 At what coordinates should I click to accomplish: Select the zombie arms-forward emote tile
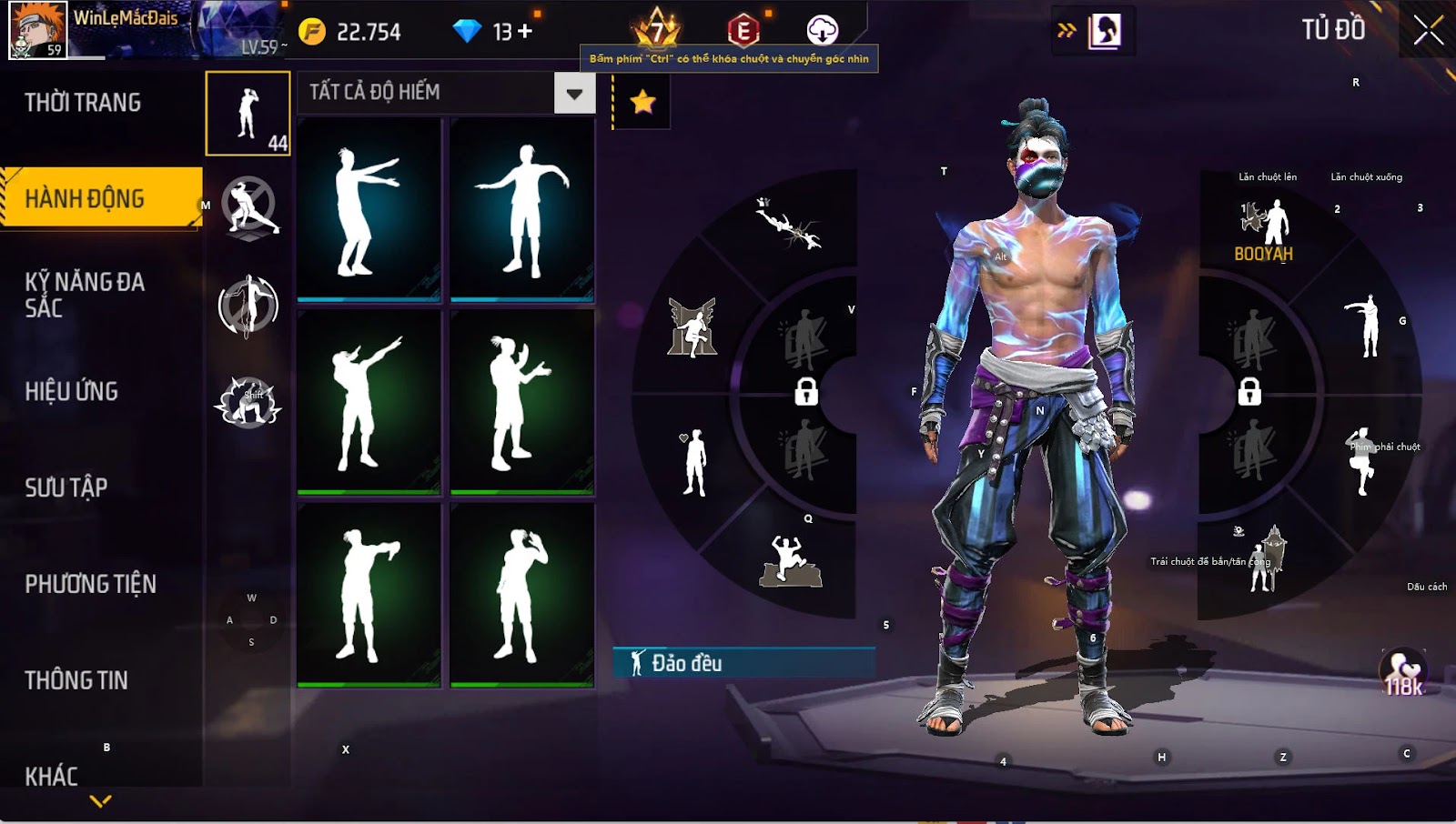click(369, 211)
